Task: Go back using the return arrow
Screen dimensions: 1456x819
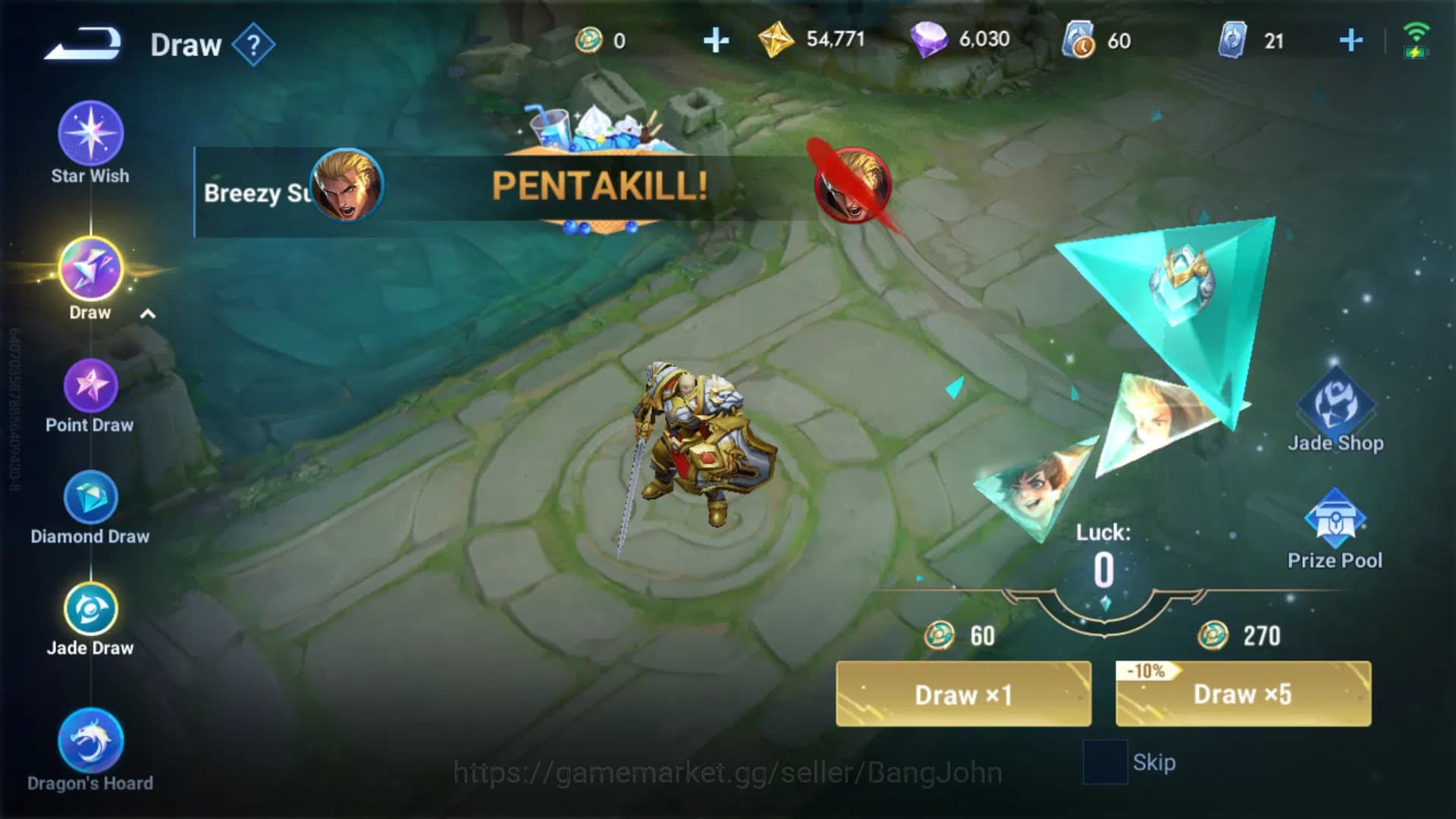Action: coord(83,43)
